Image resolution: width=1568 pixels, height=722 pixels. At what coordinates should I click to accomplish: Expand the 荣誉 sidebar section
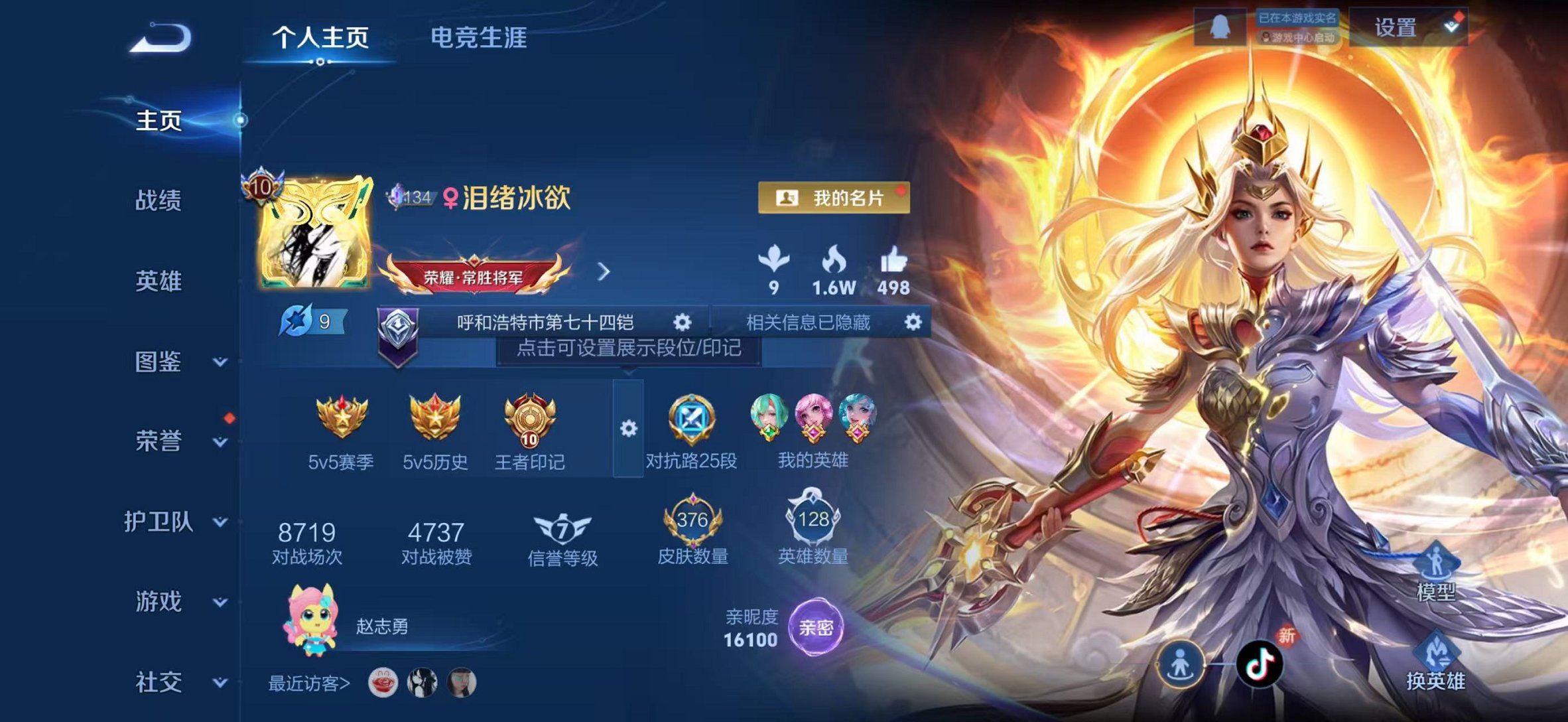point(159,439)
